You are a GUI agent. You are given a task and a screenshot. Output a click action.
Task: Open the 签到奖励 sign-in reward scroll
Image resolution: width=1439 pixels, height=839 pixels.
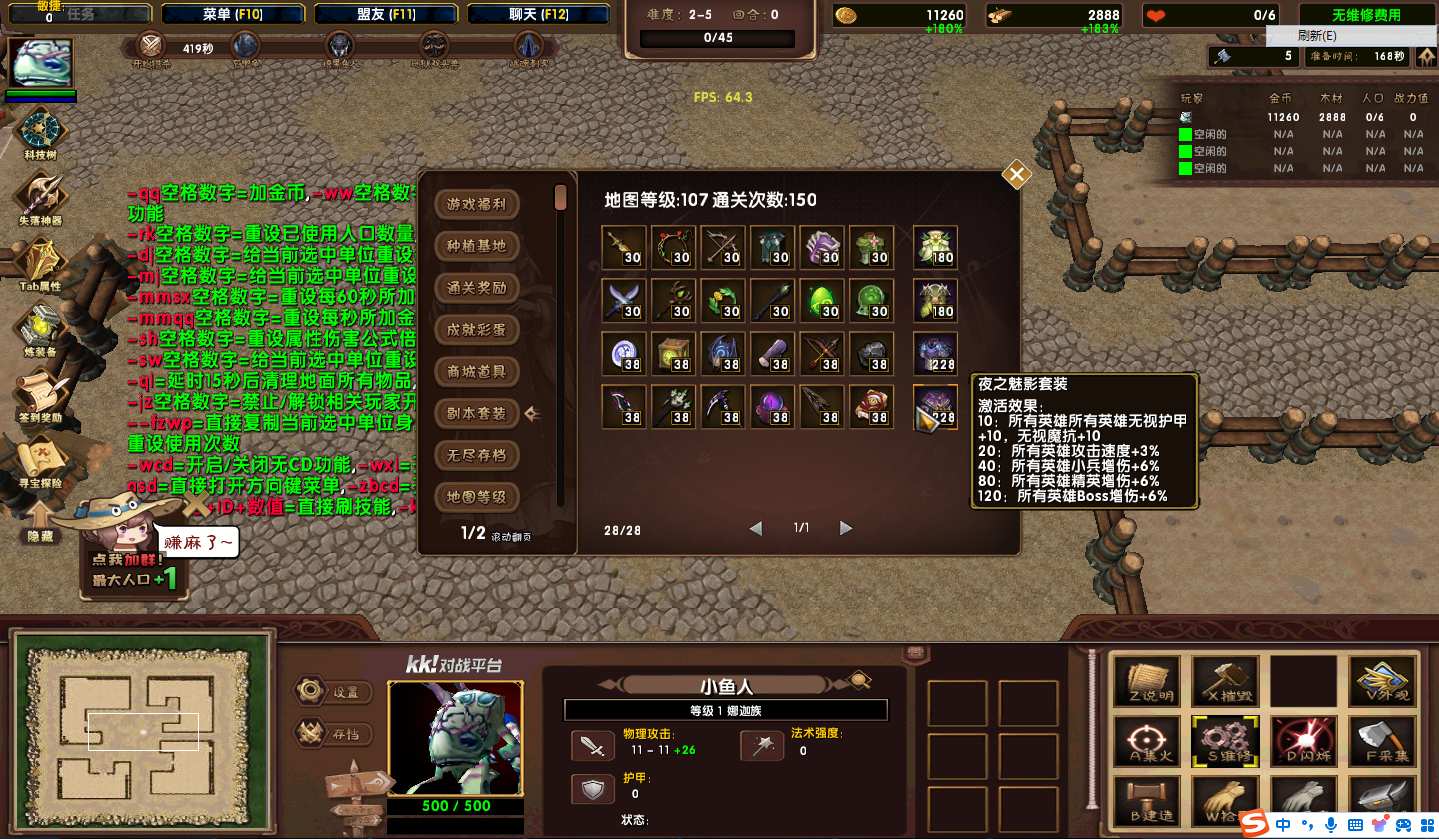tap(42, 393)
